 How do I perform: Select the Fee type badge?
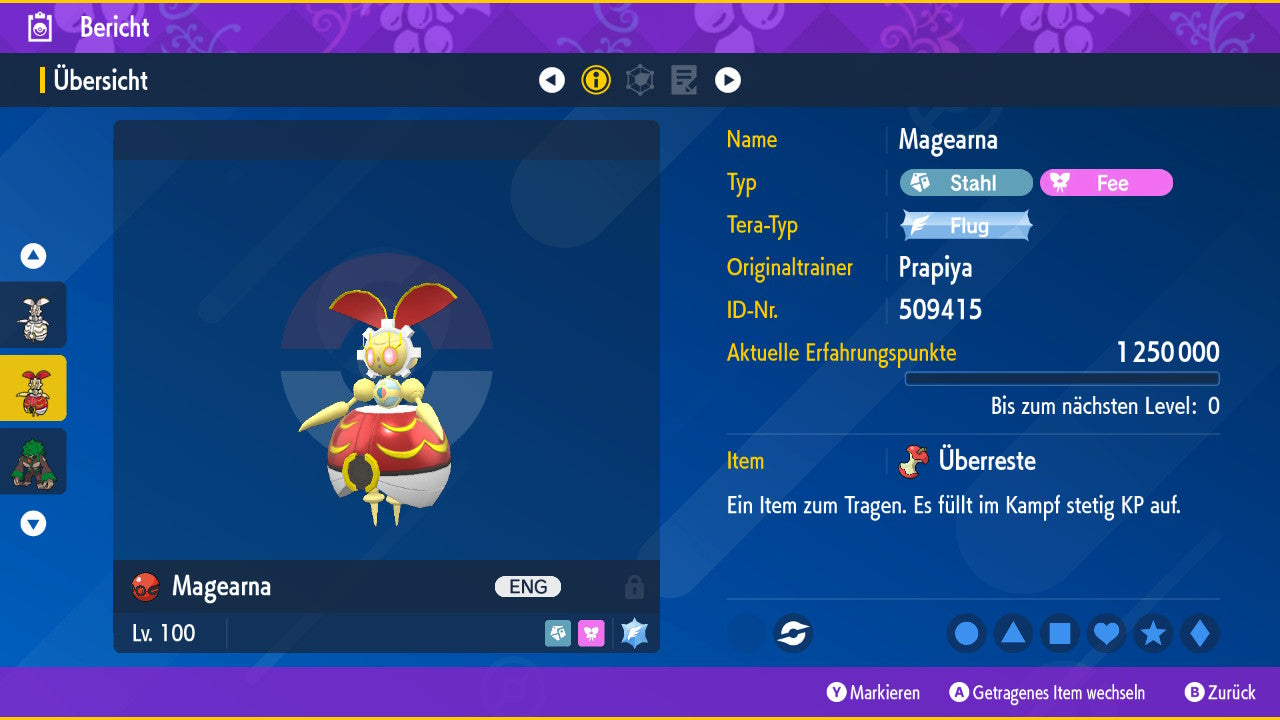[1106, 183]
